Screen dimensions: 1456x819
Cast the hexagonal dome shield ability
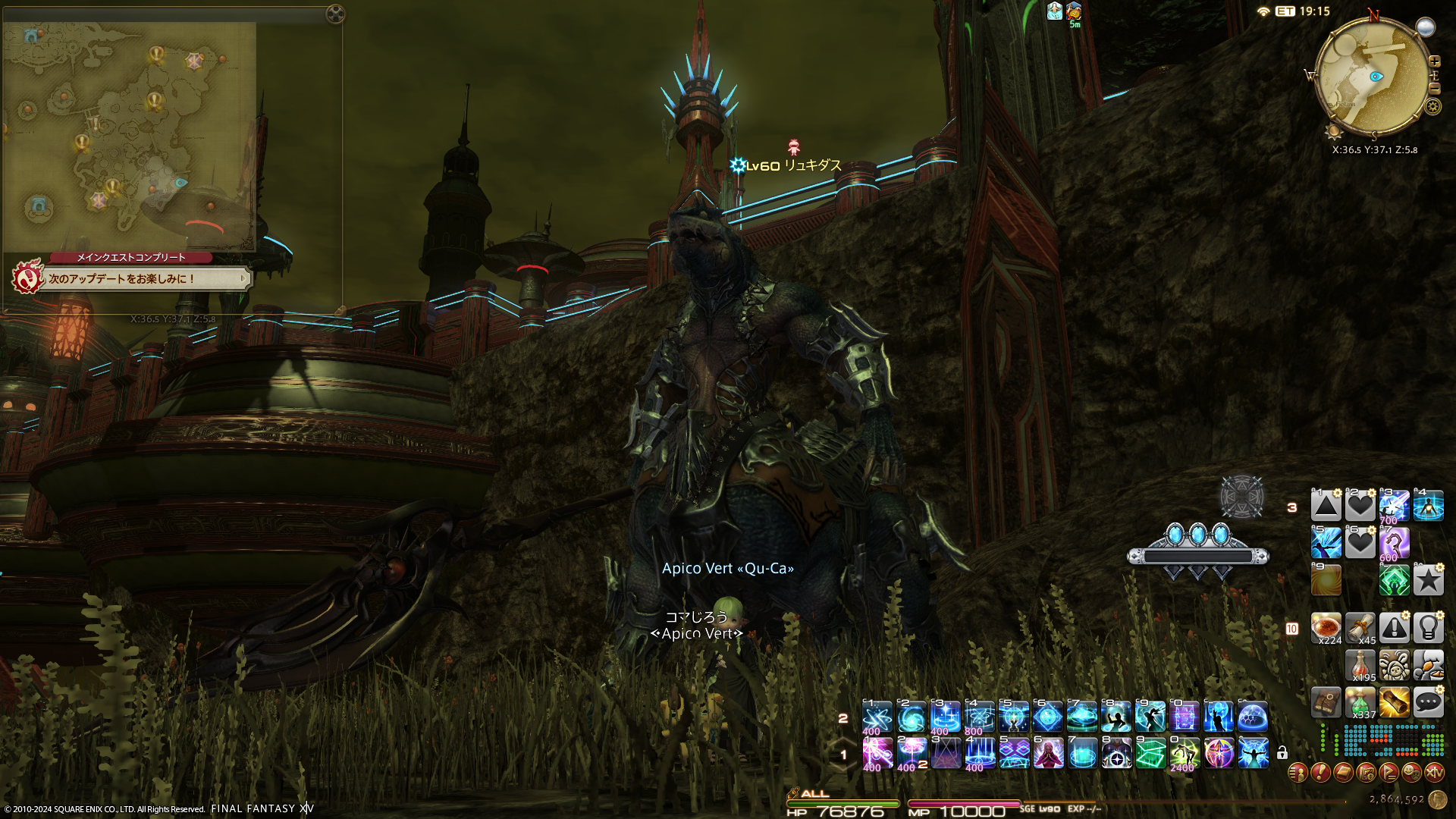click(1253, 717)
